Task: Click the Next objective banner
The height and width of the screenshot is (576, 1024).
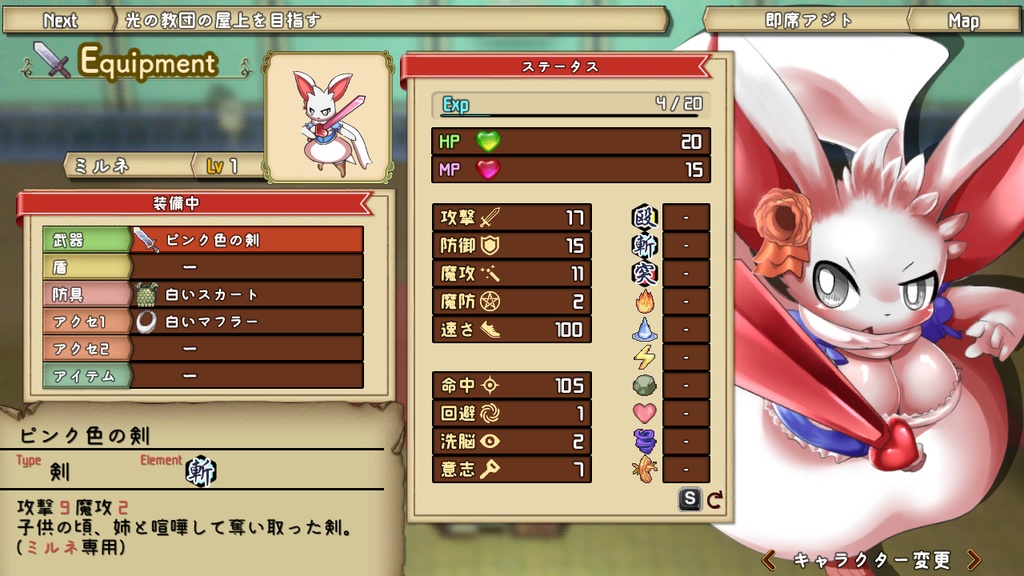Action: [60, 20]
